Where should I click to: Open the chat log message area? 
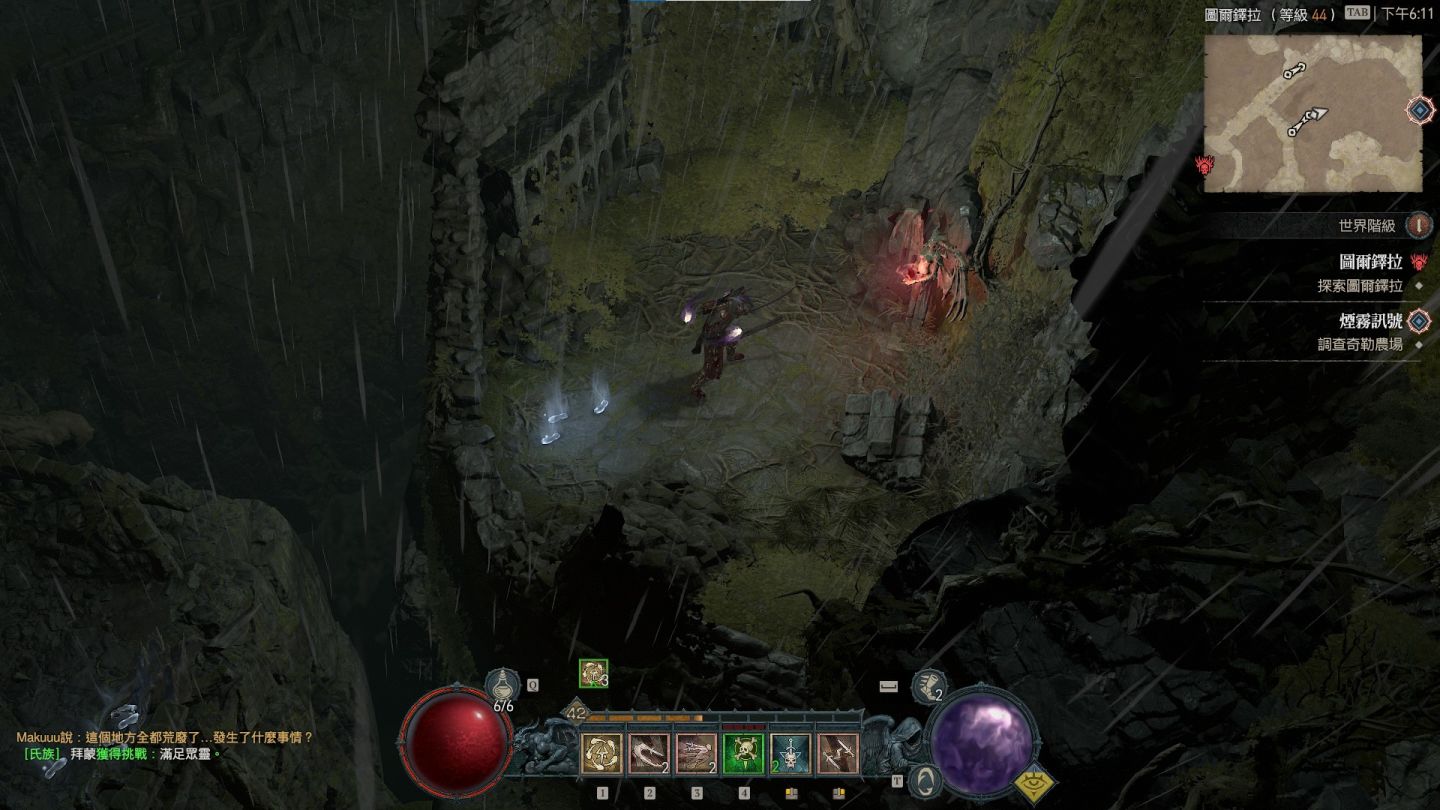(165, 745)
